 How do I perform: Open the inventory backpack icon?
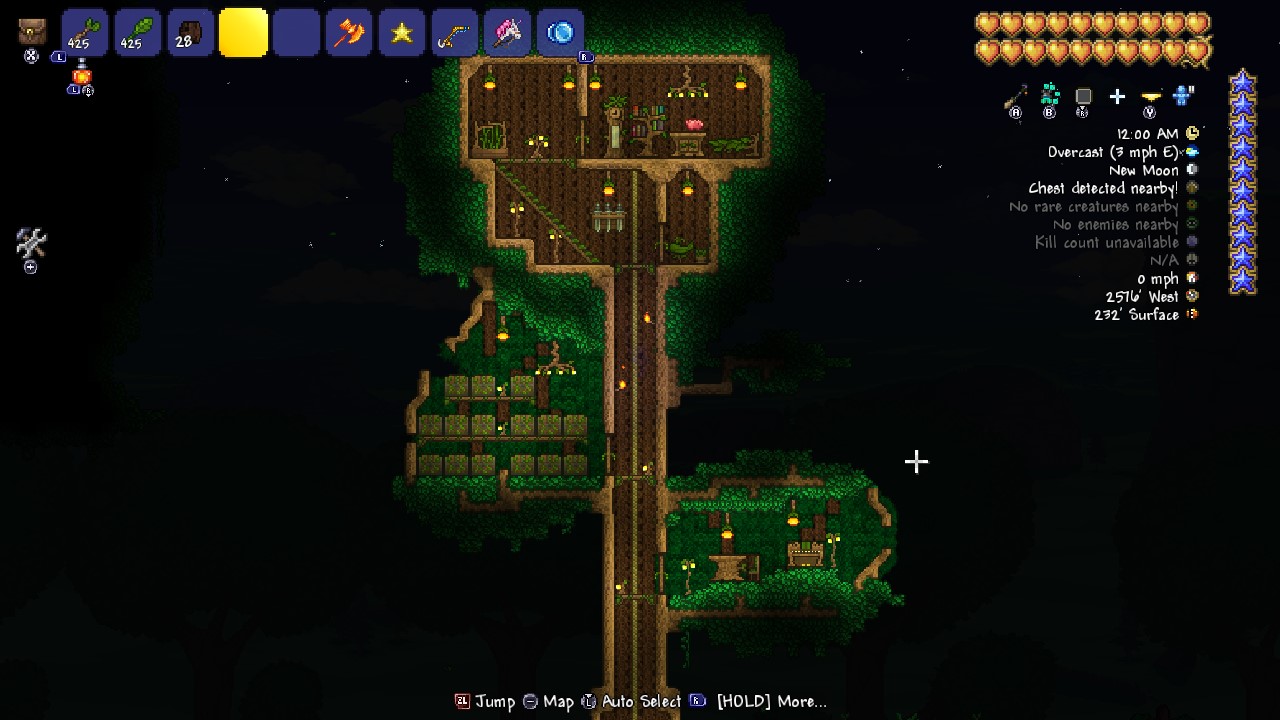coord(30,30)
